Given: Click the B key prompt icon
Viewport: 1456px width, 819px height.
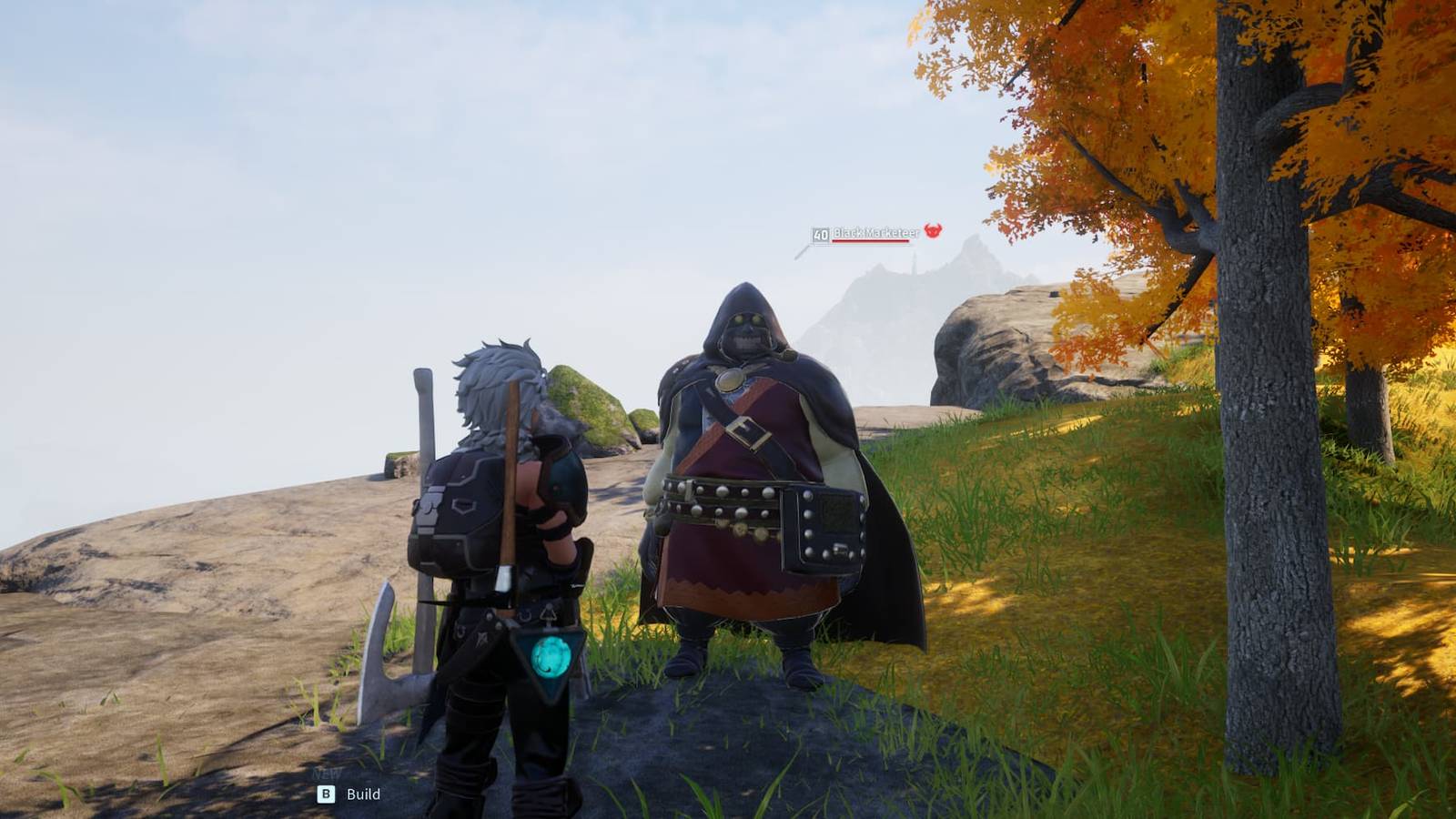Looking at the screenshot, I should [327, 793].
